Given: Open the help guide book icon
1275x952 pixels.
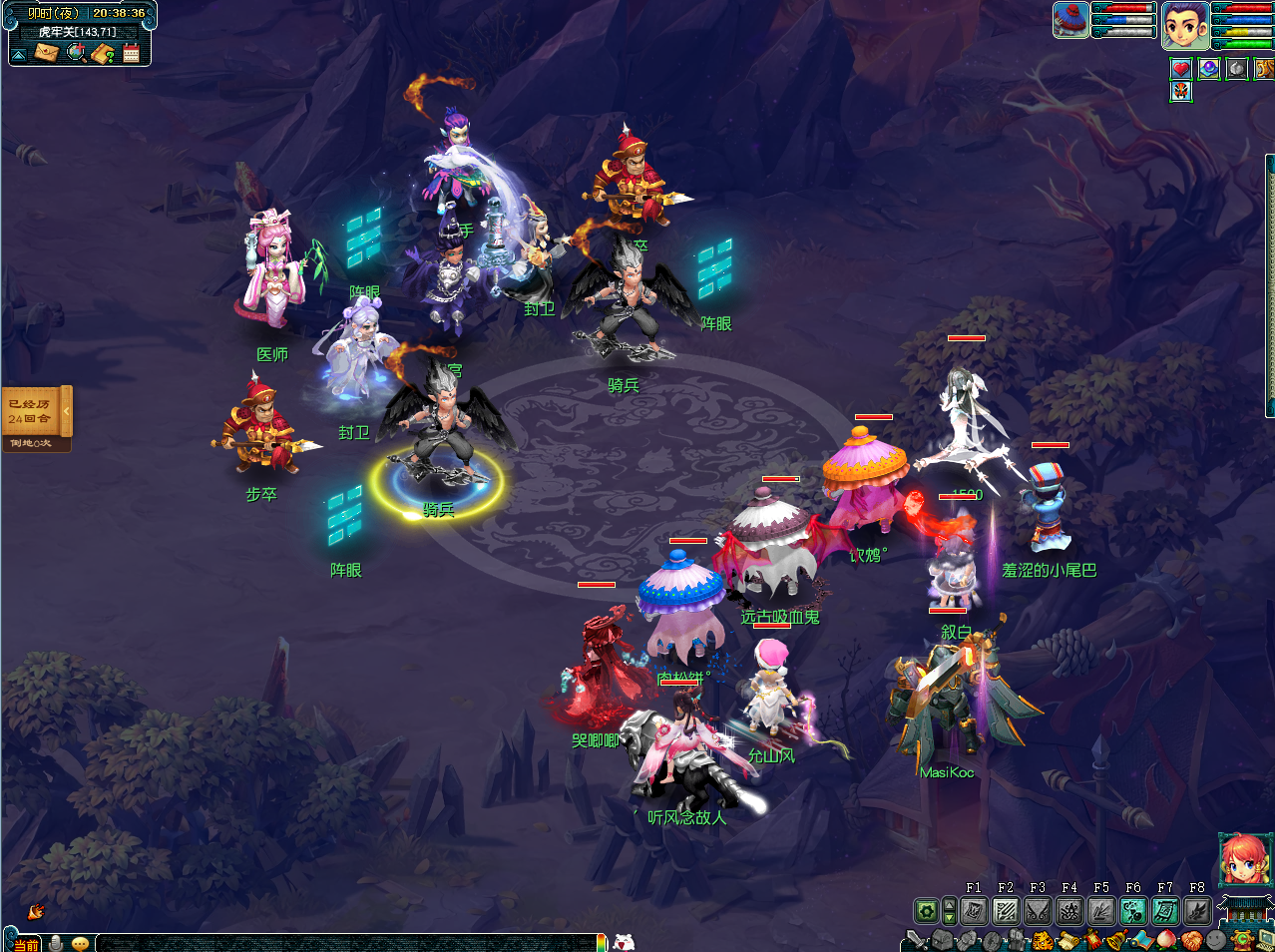Looking at the screenshot, I should click(x=103, y=52).
